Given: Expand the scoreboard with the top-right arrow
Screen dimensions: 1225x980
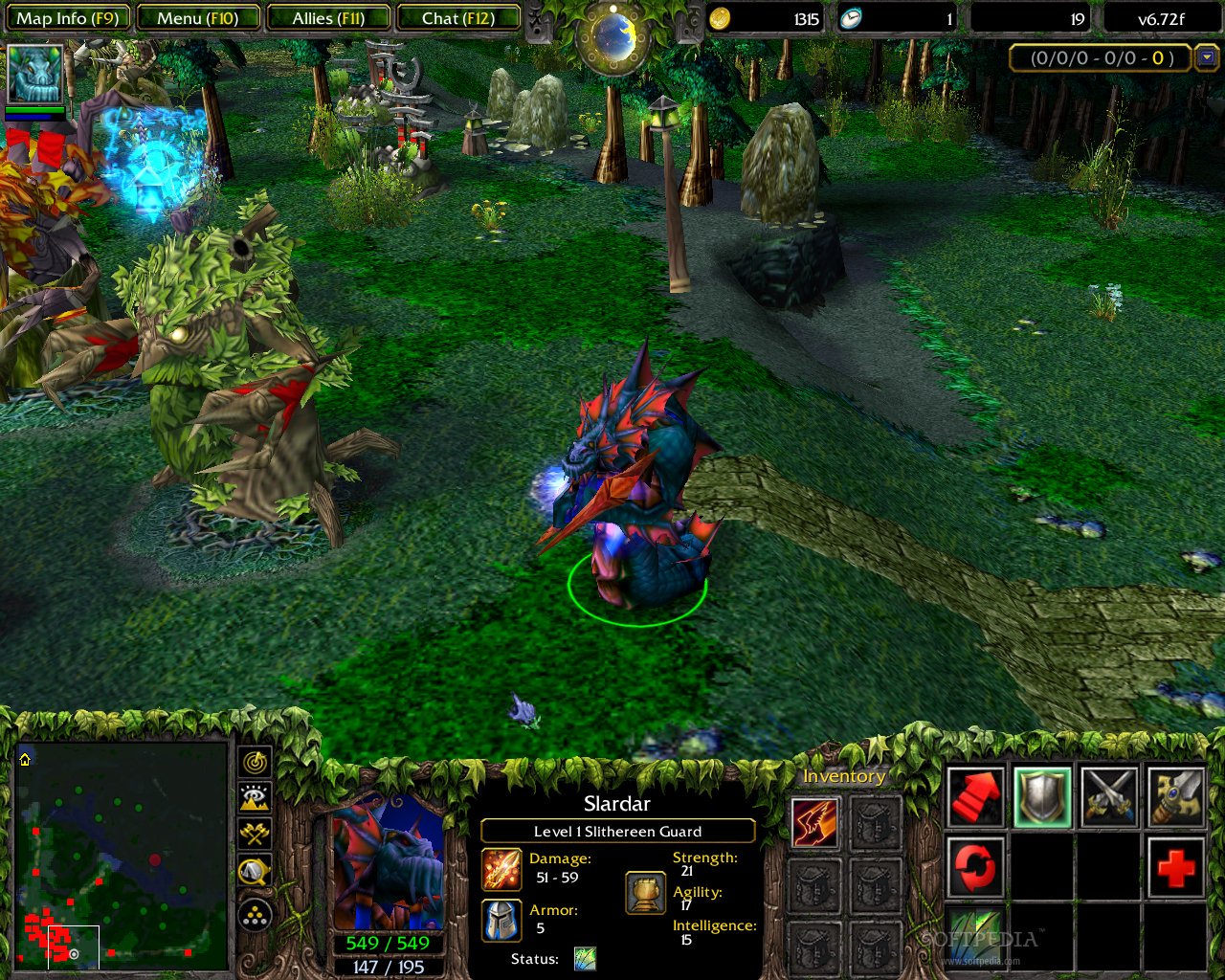Looking at the screenshot, I should [x=1208, y=58].
